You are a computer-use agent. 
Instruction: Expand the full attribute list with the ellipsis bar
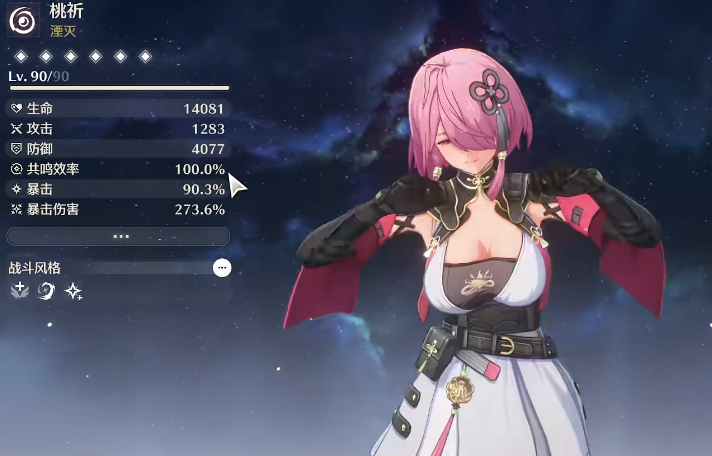tap(118, 237)
